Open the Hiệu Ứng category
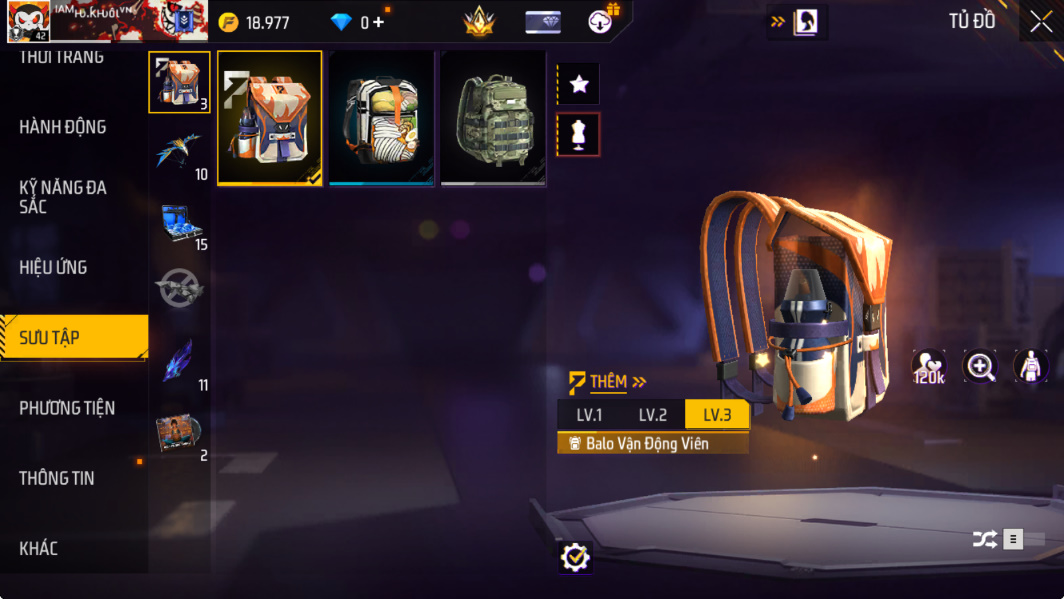Viewport: 1064px width, 599px height. pyautogui.click(x=53, y=267)
